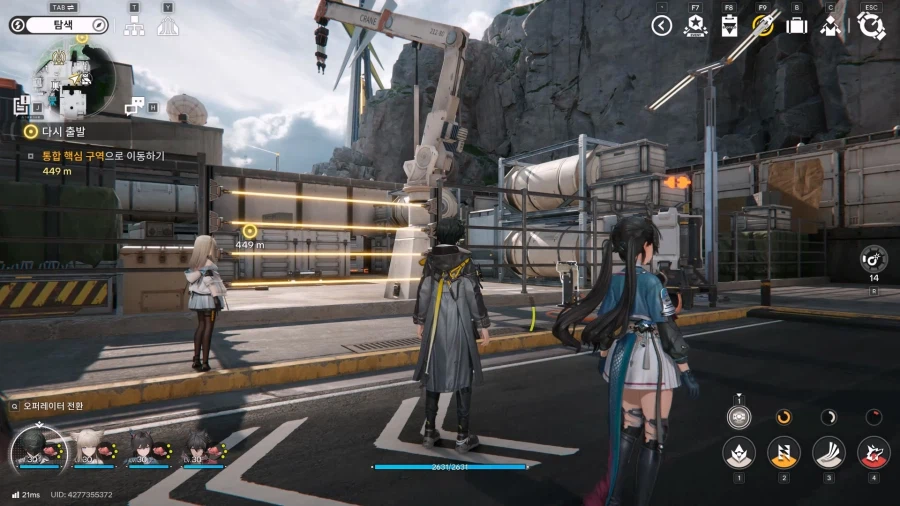The image size is (900, 506).
Task: Open the yellow circular icon in top bar
Action: coord(763,26)
